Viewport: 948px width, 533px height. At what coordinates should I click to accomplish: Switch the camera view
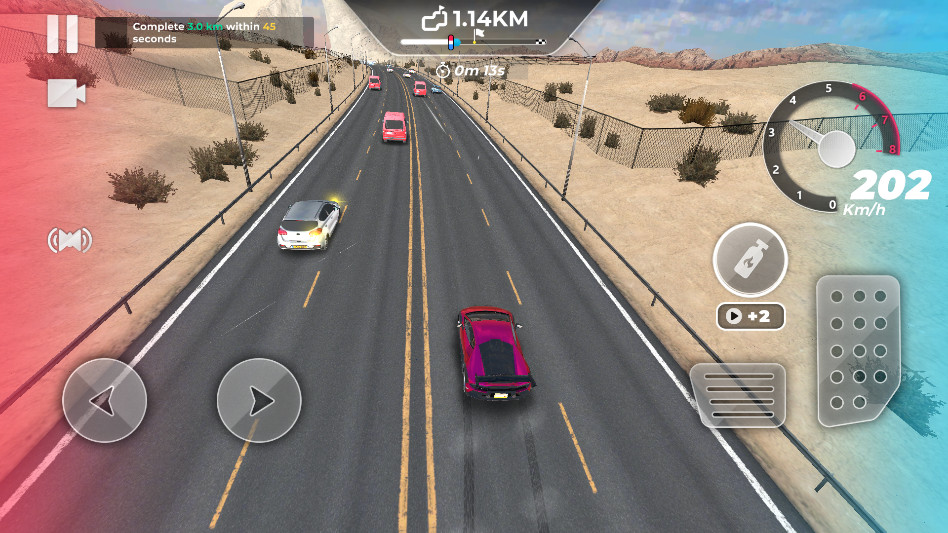click(66, 93)
